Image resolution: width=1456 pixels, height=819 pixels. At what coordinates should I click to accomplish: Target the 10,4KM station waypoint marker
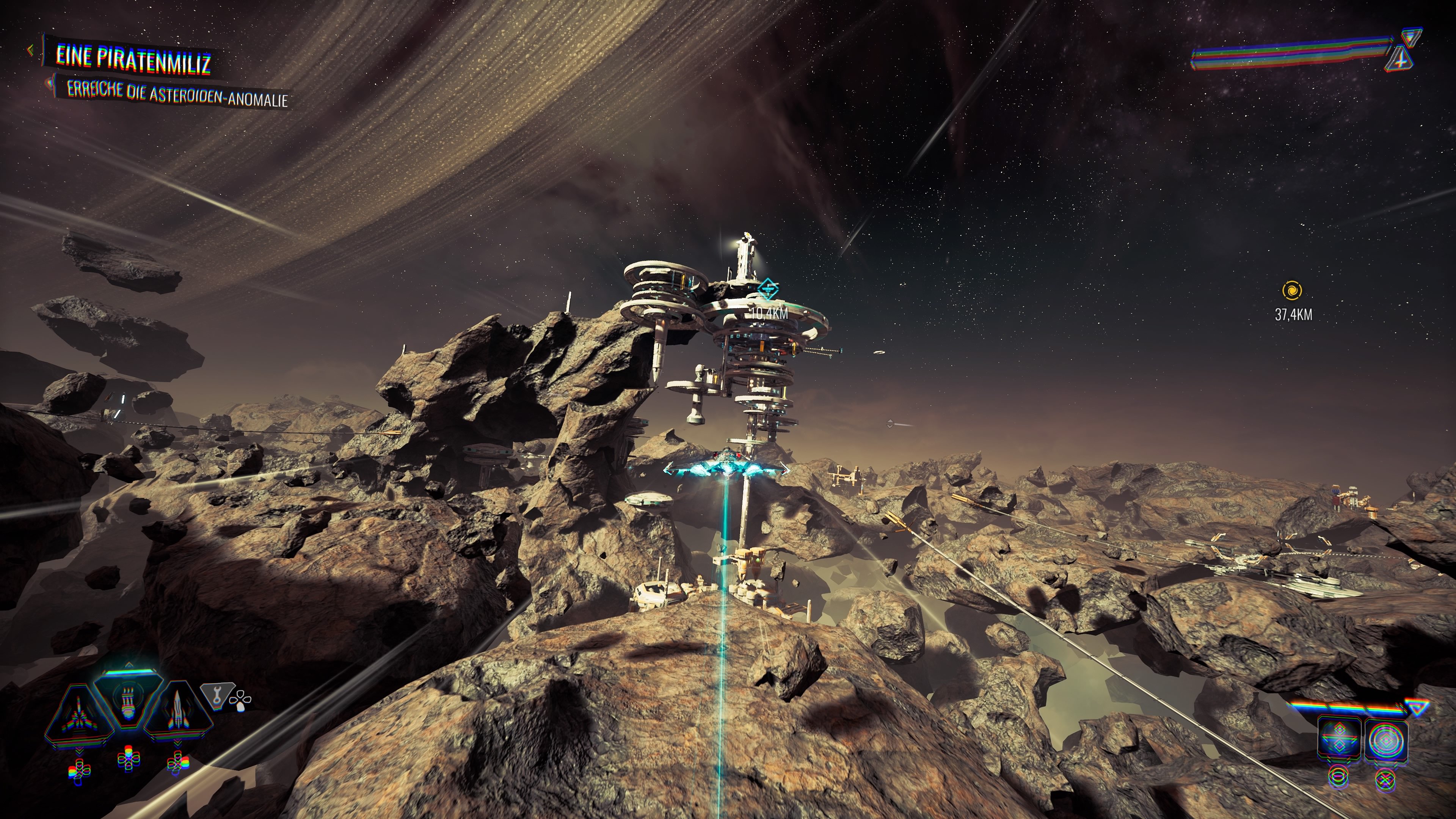tap(767, 289)
